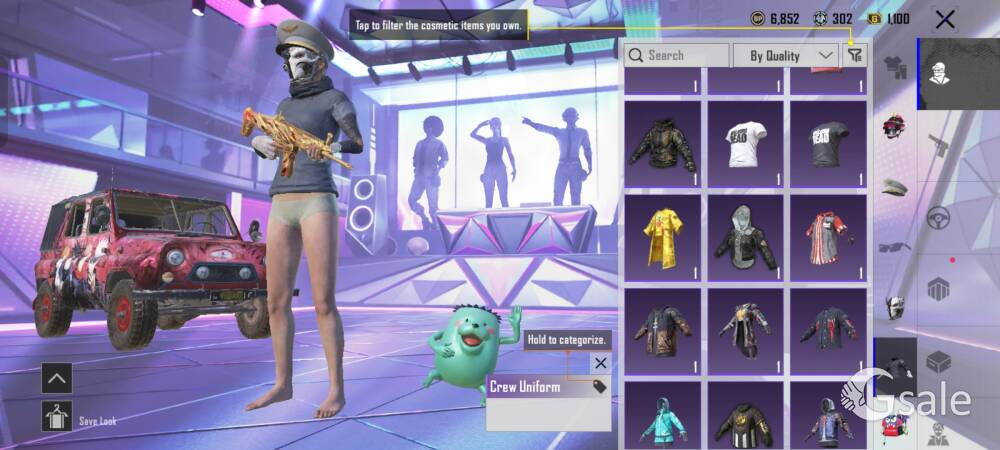This screenshot has height=450, width=1000.
Task: Open the Save Look hanger button
Action: coord(56,416)
